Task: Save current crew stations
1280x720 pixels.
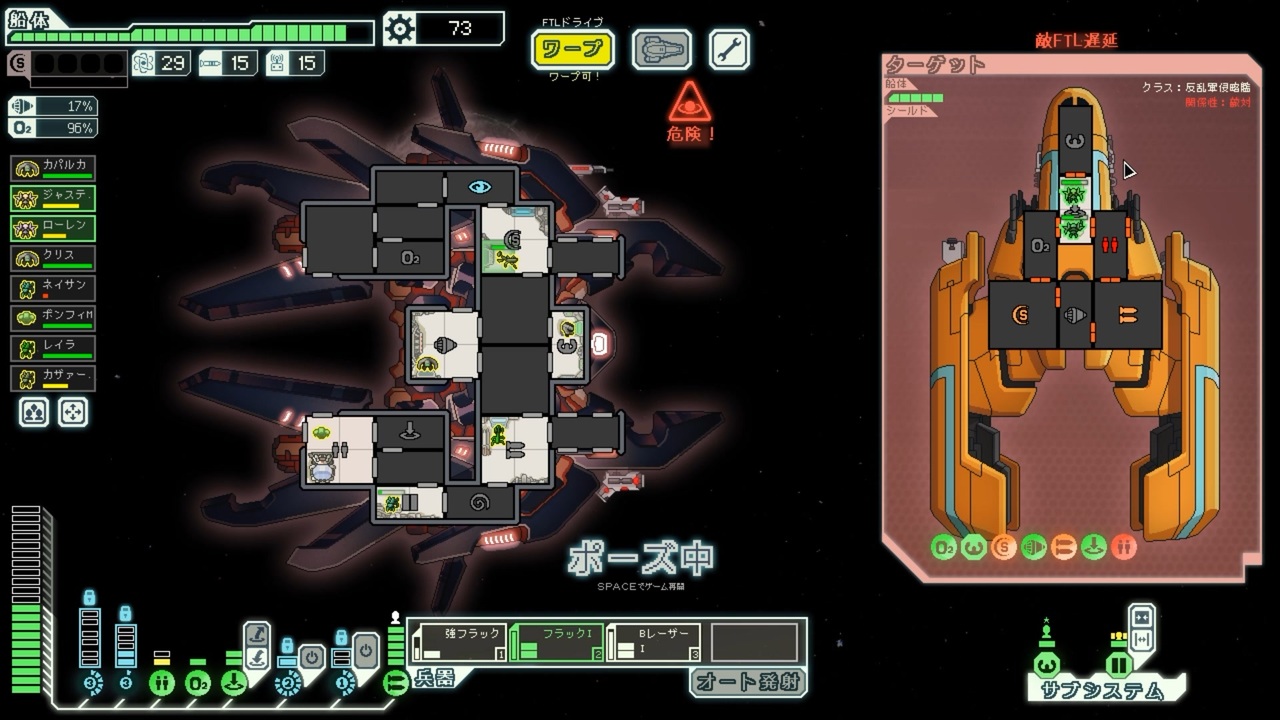Action: [34, 412]
